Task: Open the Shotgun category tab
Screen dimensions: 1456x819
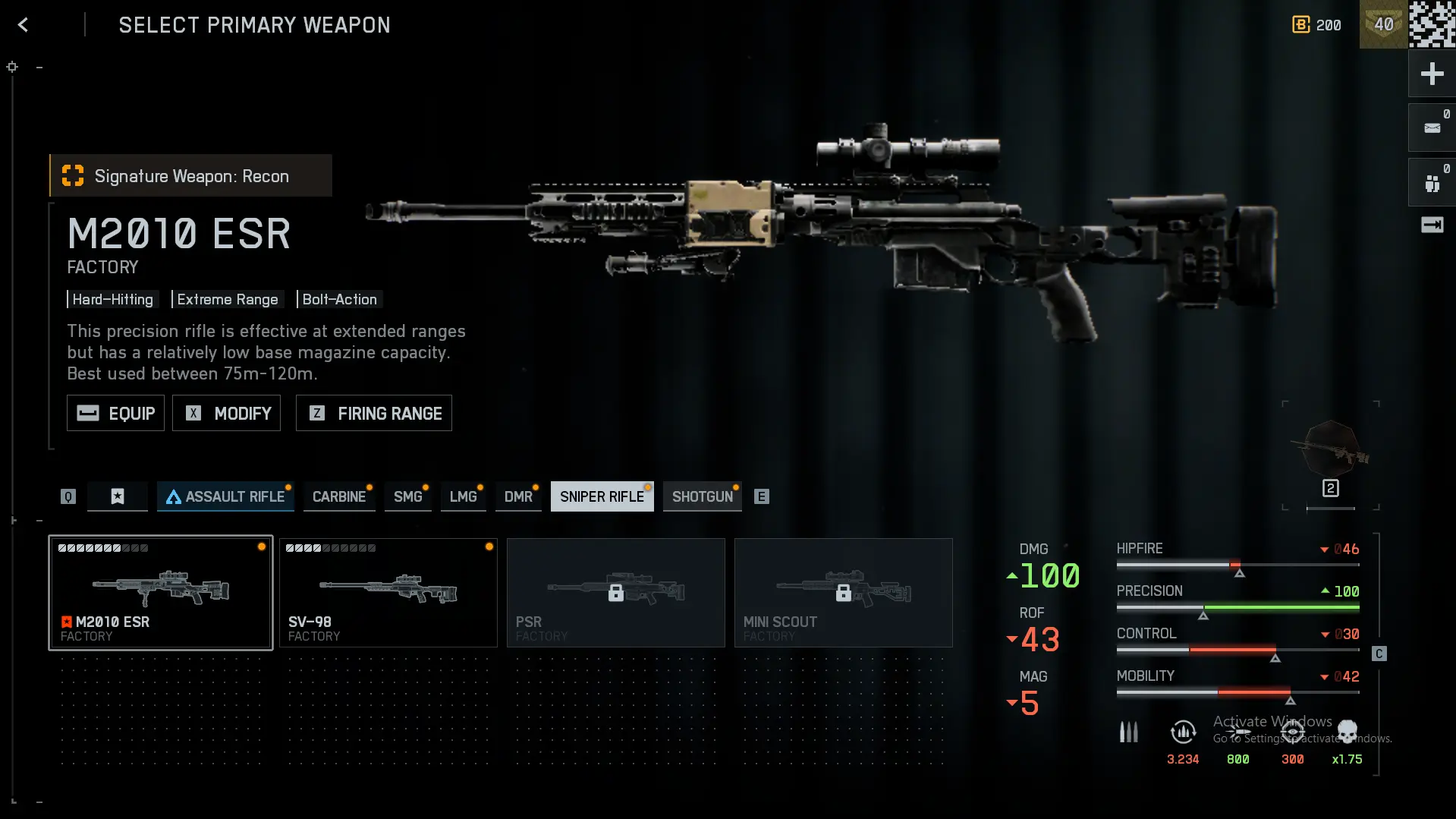Action: pyautogui.click(x=702, y=496)
